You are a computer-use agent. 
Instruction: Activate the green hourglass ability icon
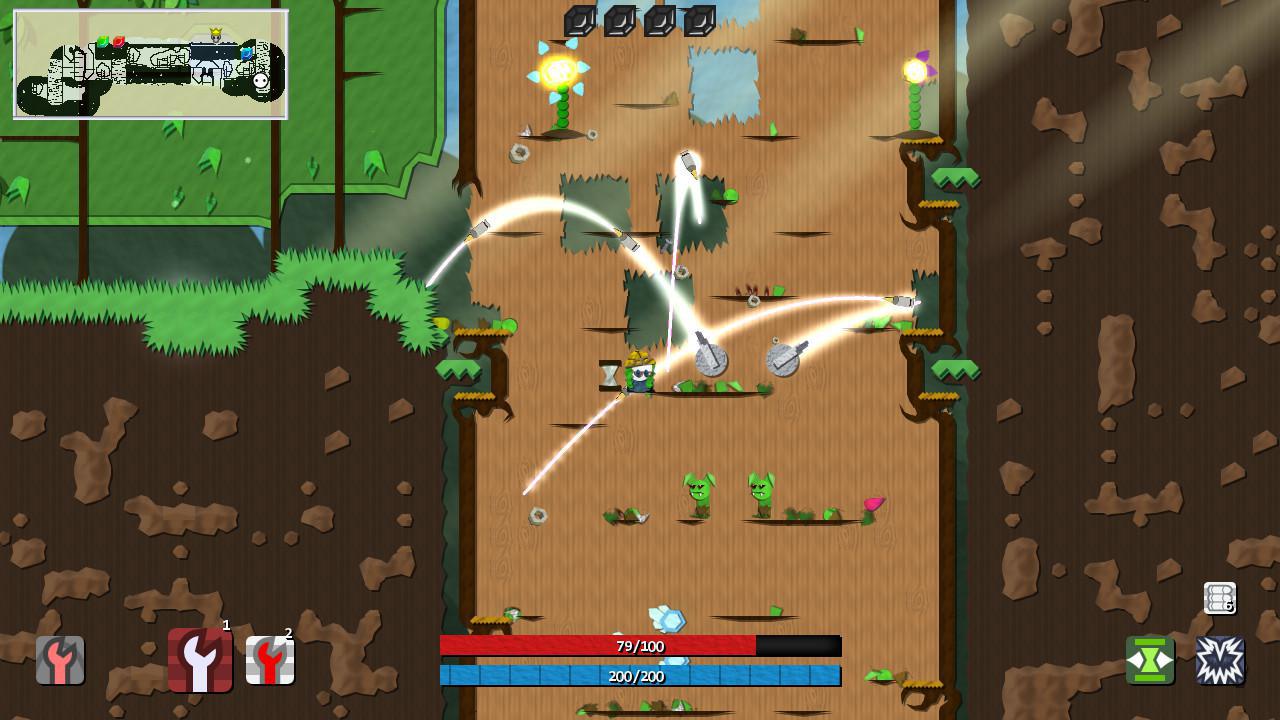pyautogui.click(x=1151, y=659)
